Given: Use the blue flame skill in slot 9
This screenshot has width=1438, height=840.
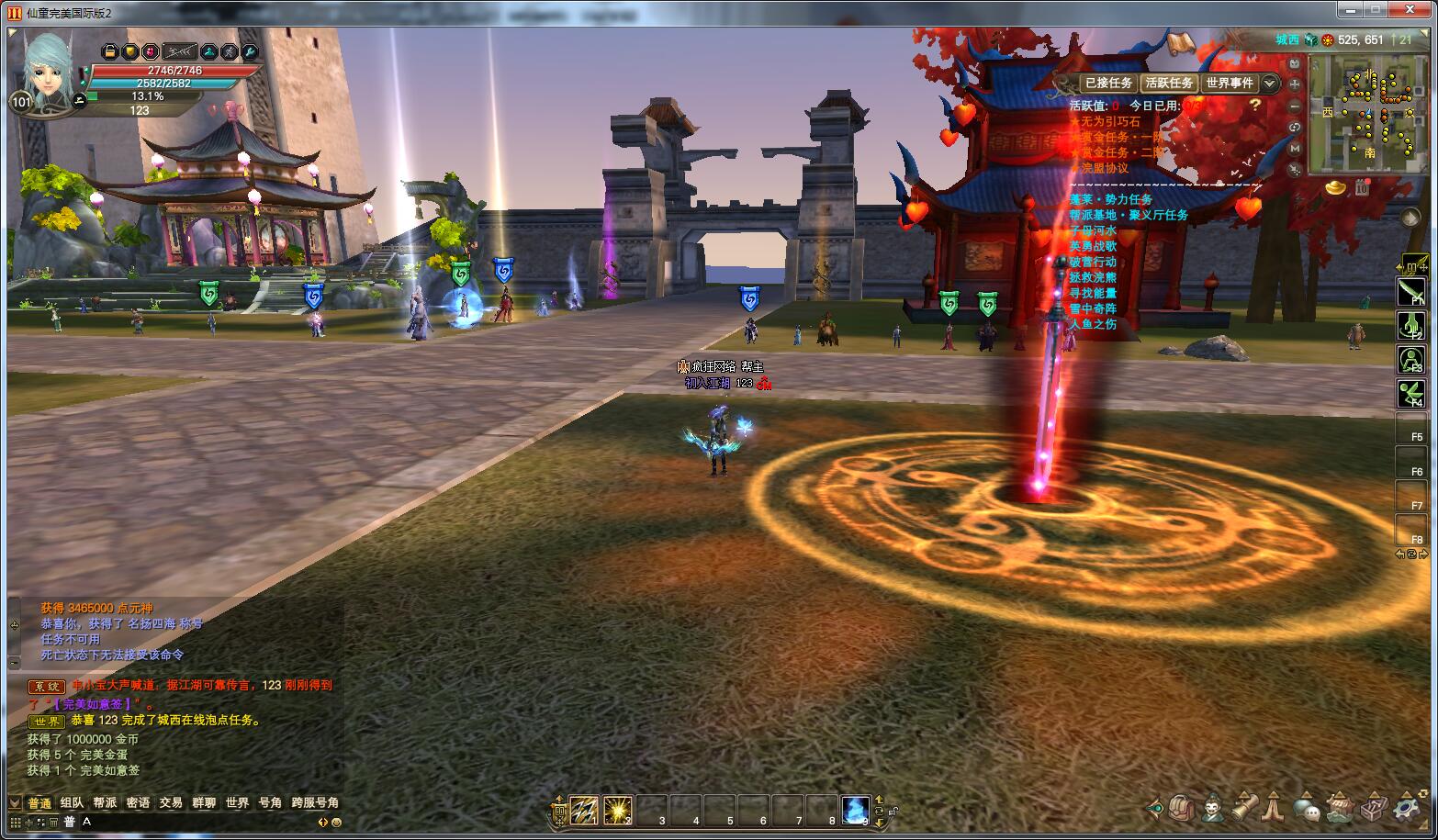Looking at the screenshot, I should [856, 810].
